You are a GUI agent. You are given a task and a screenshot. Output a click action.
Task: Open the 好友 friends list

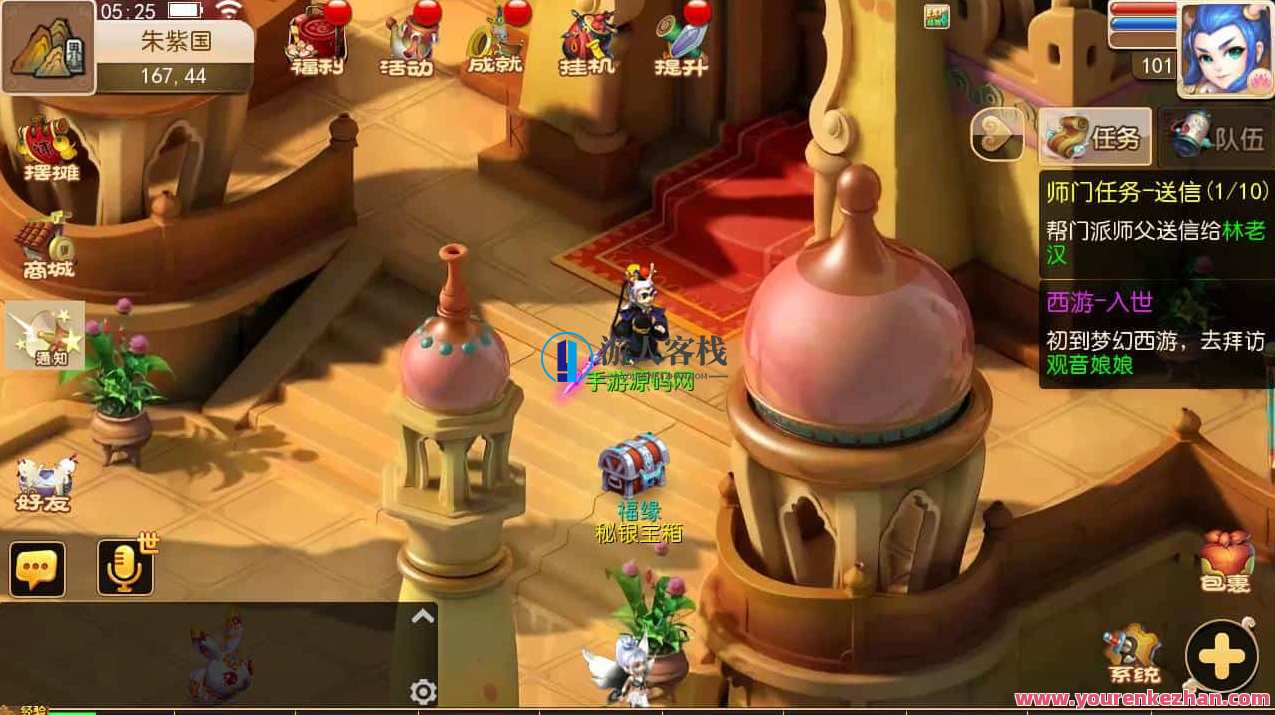pos(45,484)
